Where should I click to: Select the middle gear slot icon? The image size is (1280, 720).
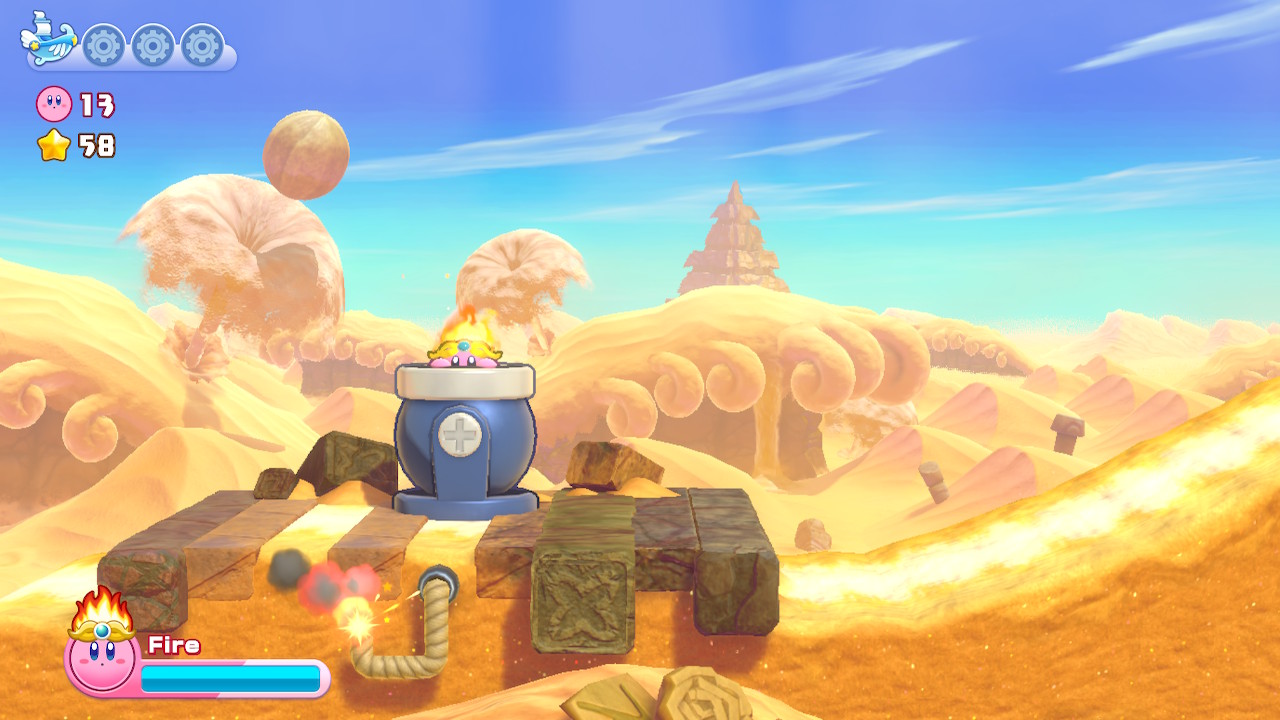point(152,44)
